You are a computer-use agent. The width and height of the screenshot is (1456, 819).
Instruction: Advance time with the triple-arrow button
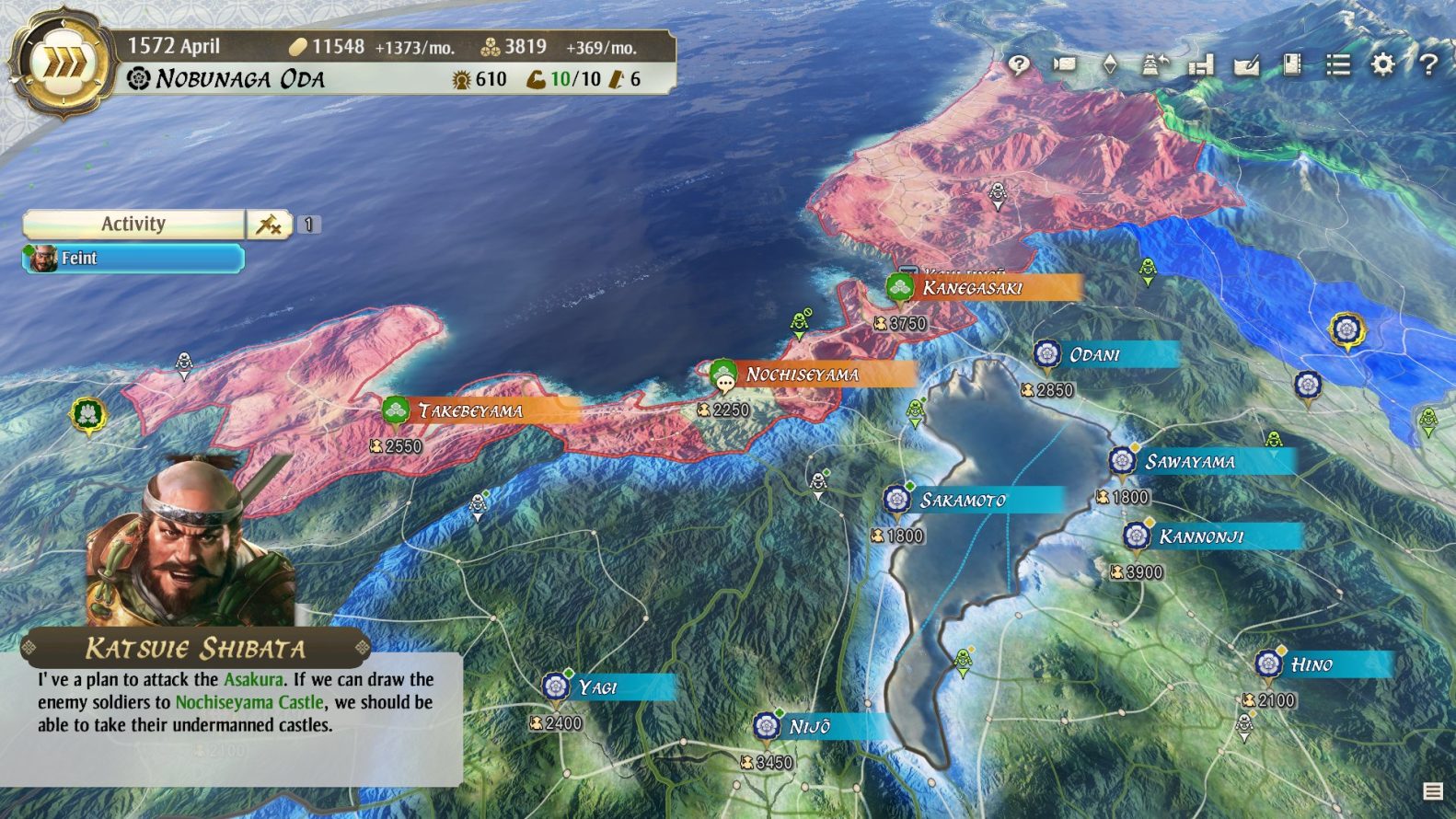pyautogui.click(x=62, y=64)
